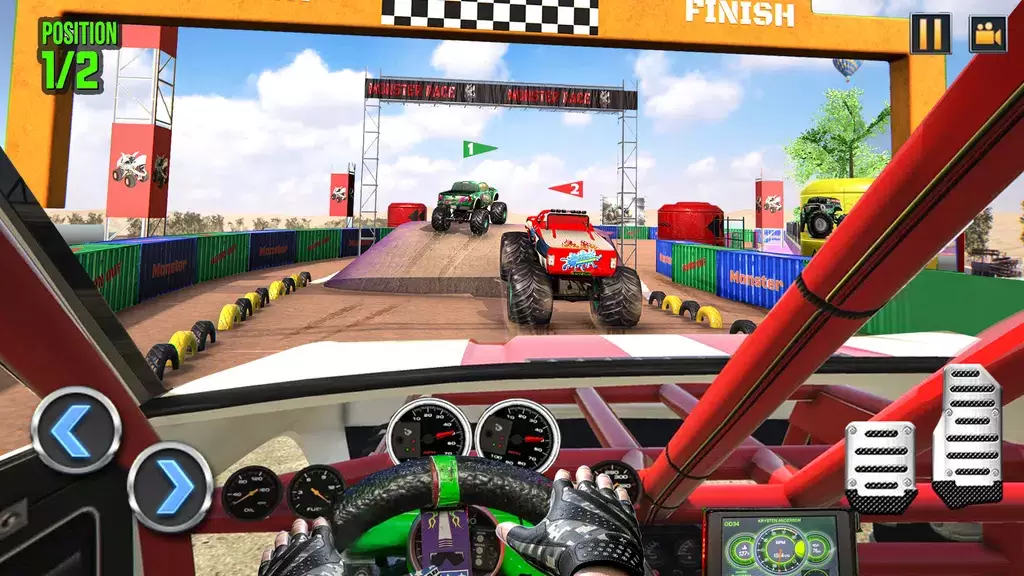Image resolution: width=1024 pixels, height=576 pixels.
Task: Steer left with the left arrow button
Action: coord(76,430)
